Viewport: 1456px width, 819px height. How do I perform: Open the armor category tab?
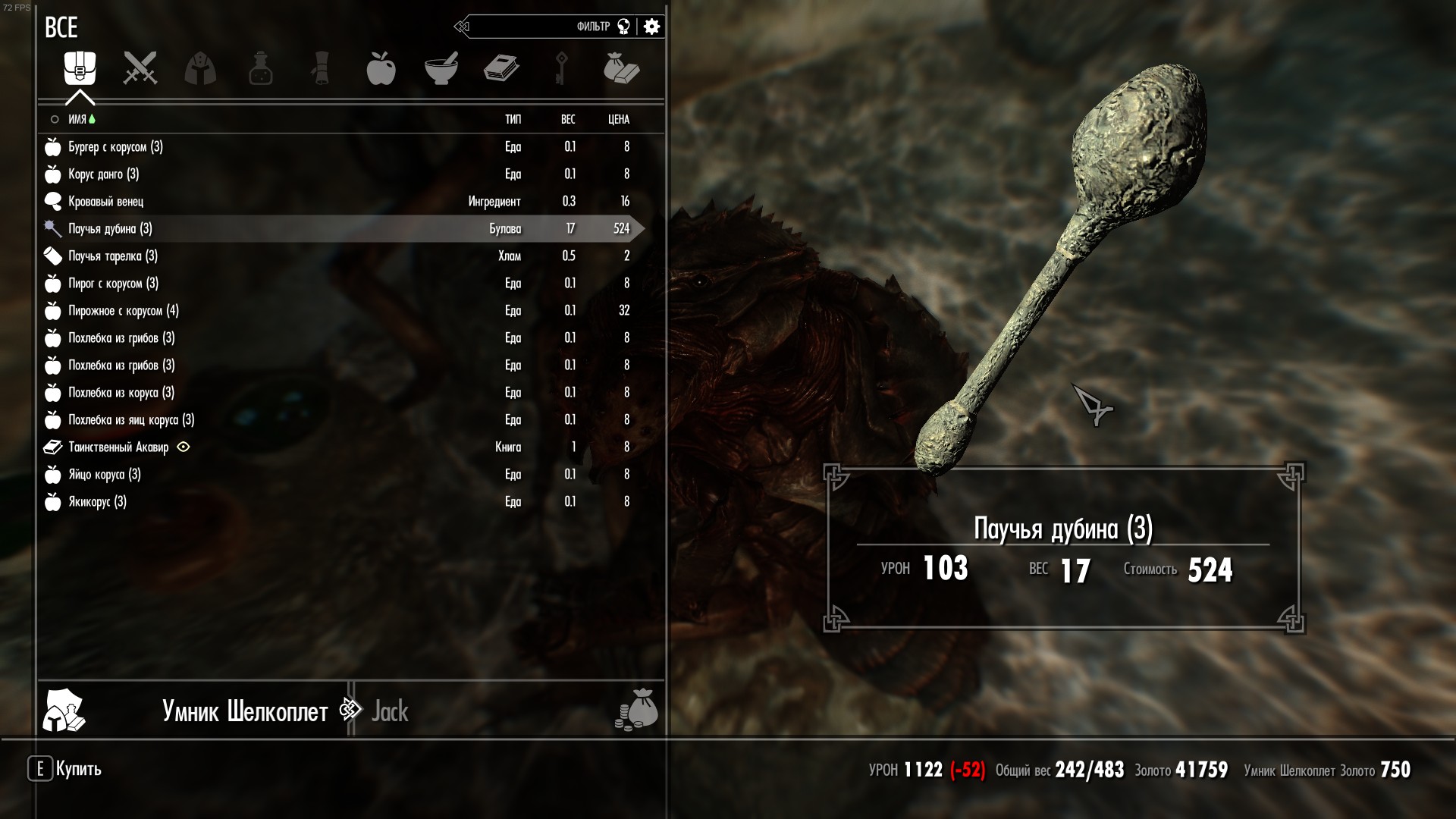tap(200, 68)
